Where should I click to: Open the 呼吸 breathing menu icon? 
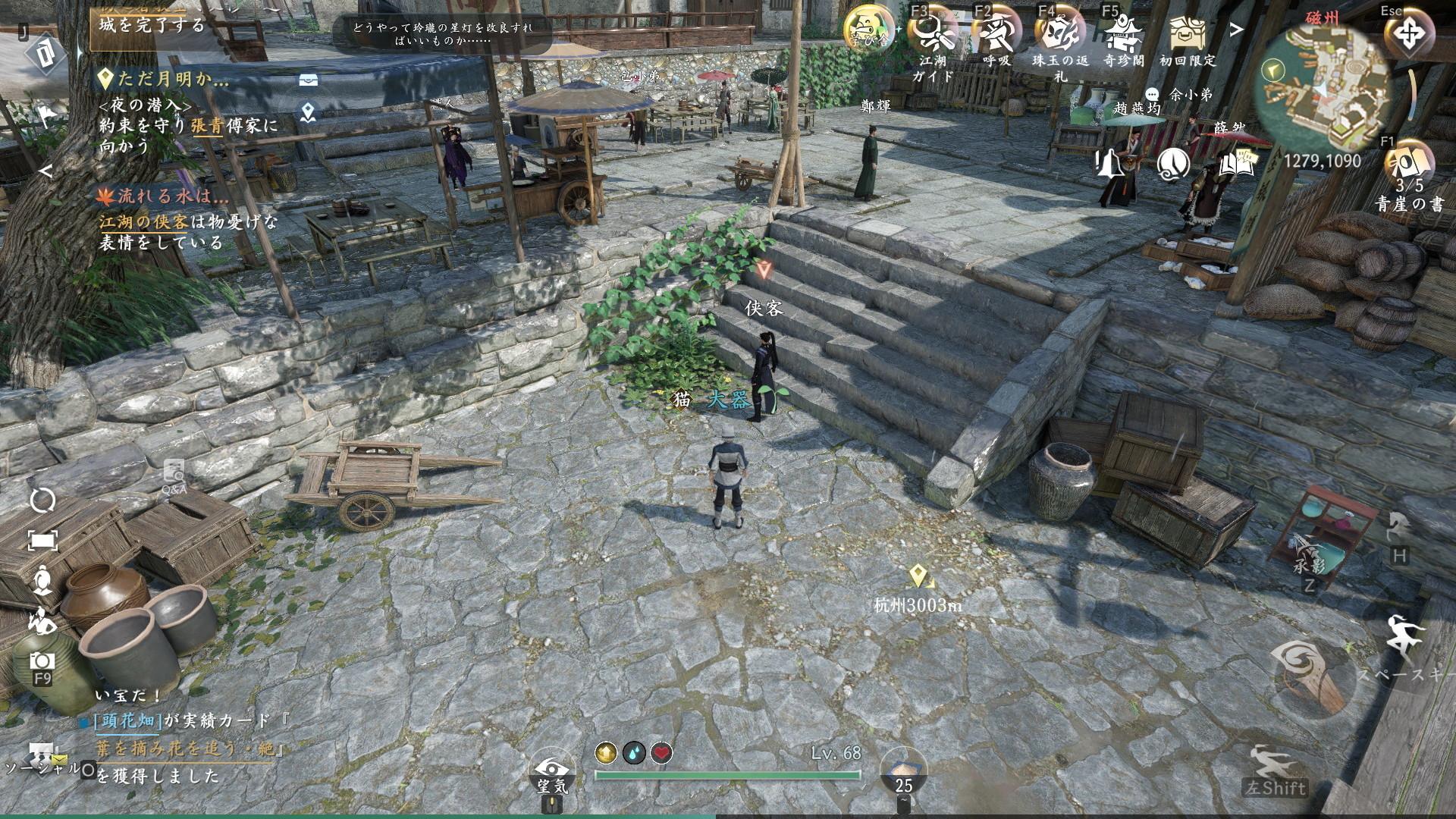[x=996, y=32]
